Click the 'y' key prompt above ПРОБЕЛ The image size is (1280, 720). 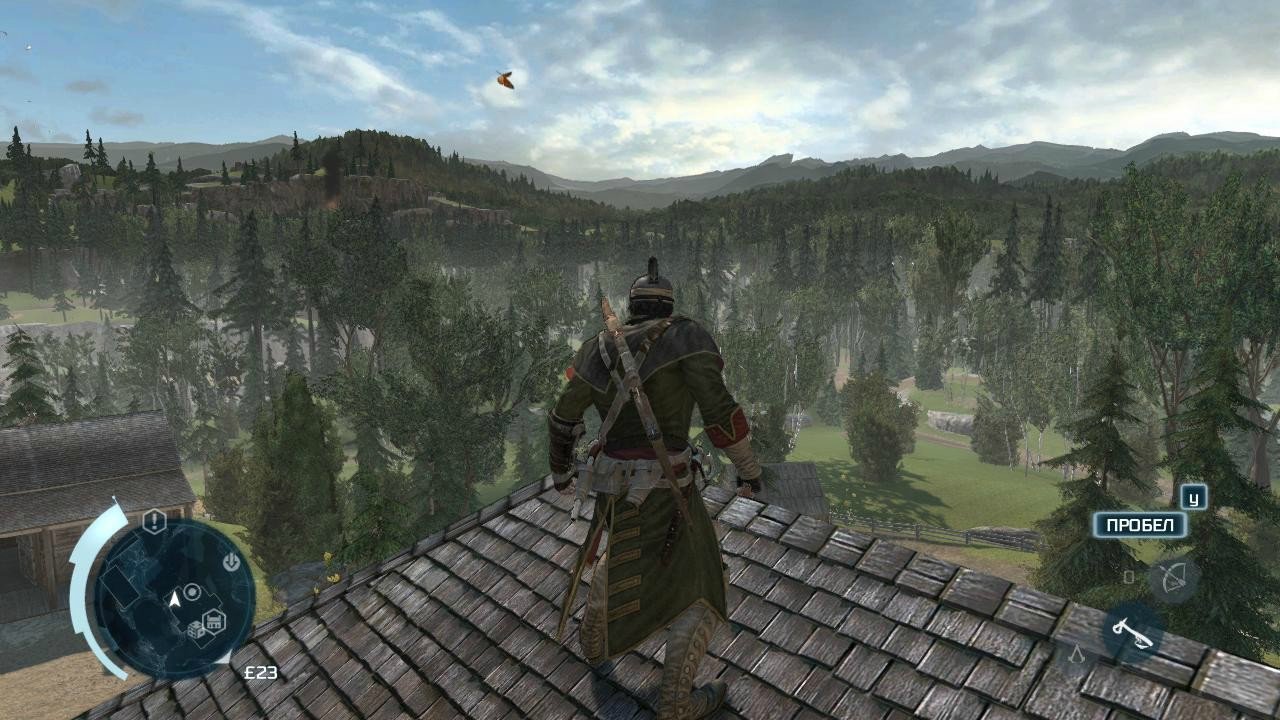1193,499
